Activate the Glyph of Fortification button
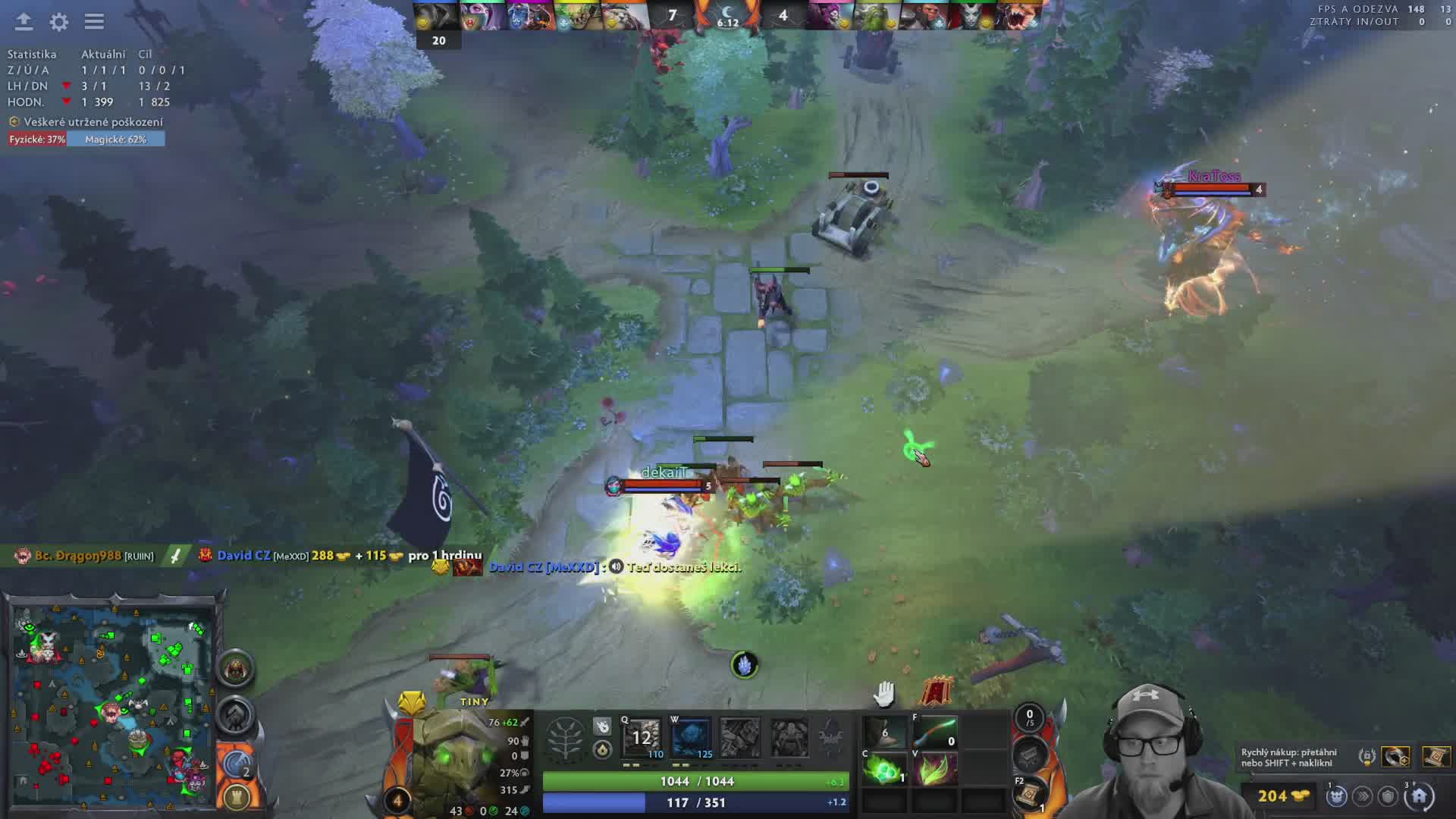1456x819 pixels. point(237,798)
